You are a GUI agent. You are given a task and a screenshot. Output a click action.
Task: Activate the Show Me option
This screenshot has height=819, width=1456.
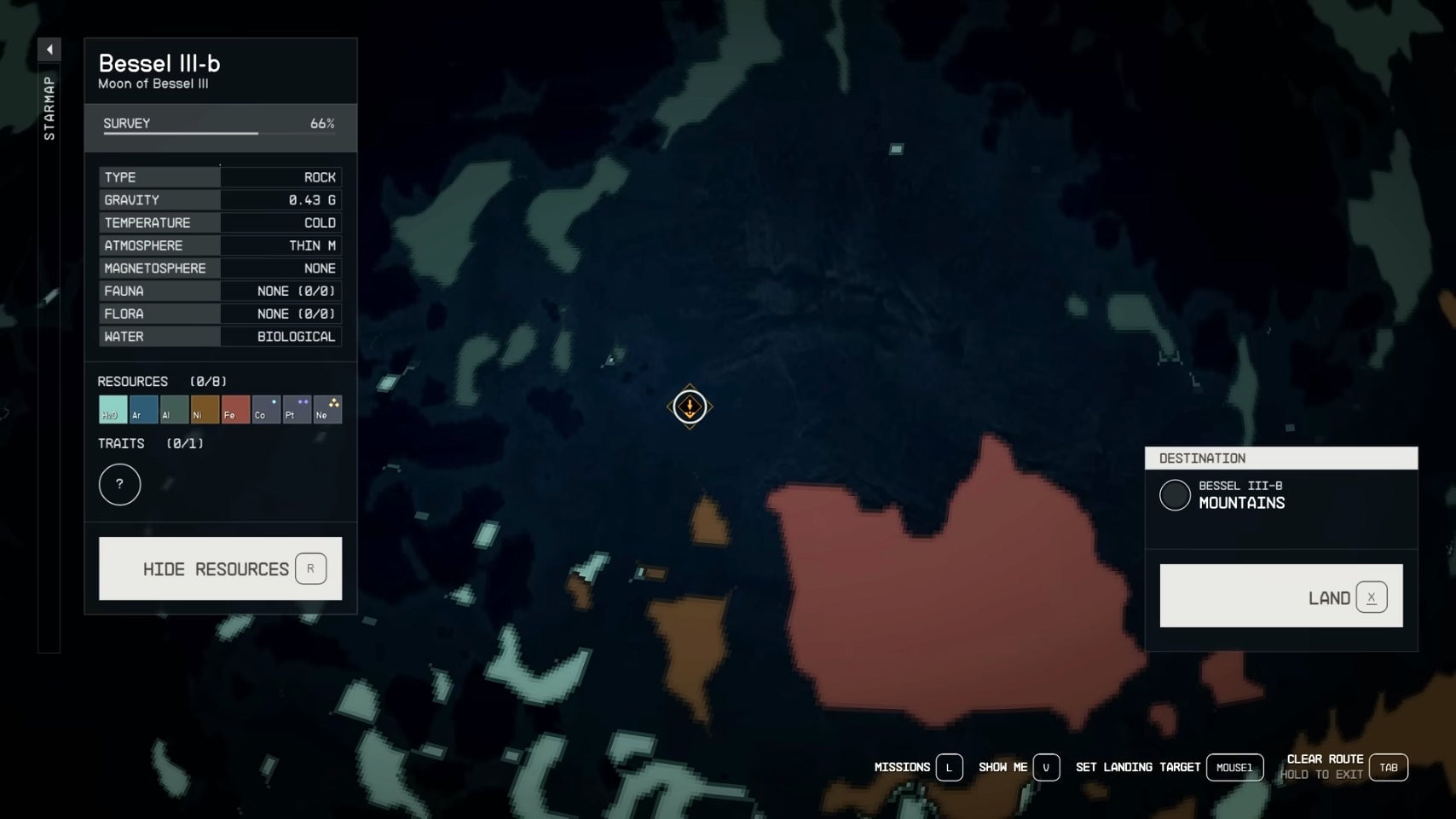(1018, 768)
